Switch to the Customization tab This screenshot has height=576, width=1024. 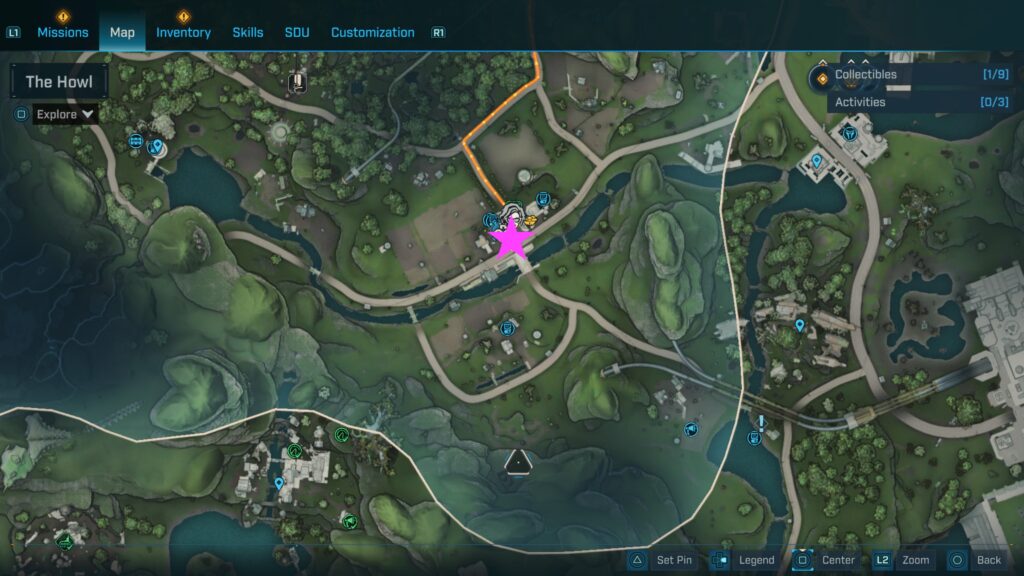point(372,32)
